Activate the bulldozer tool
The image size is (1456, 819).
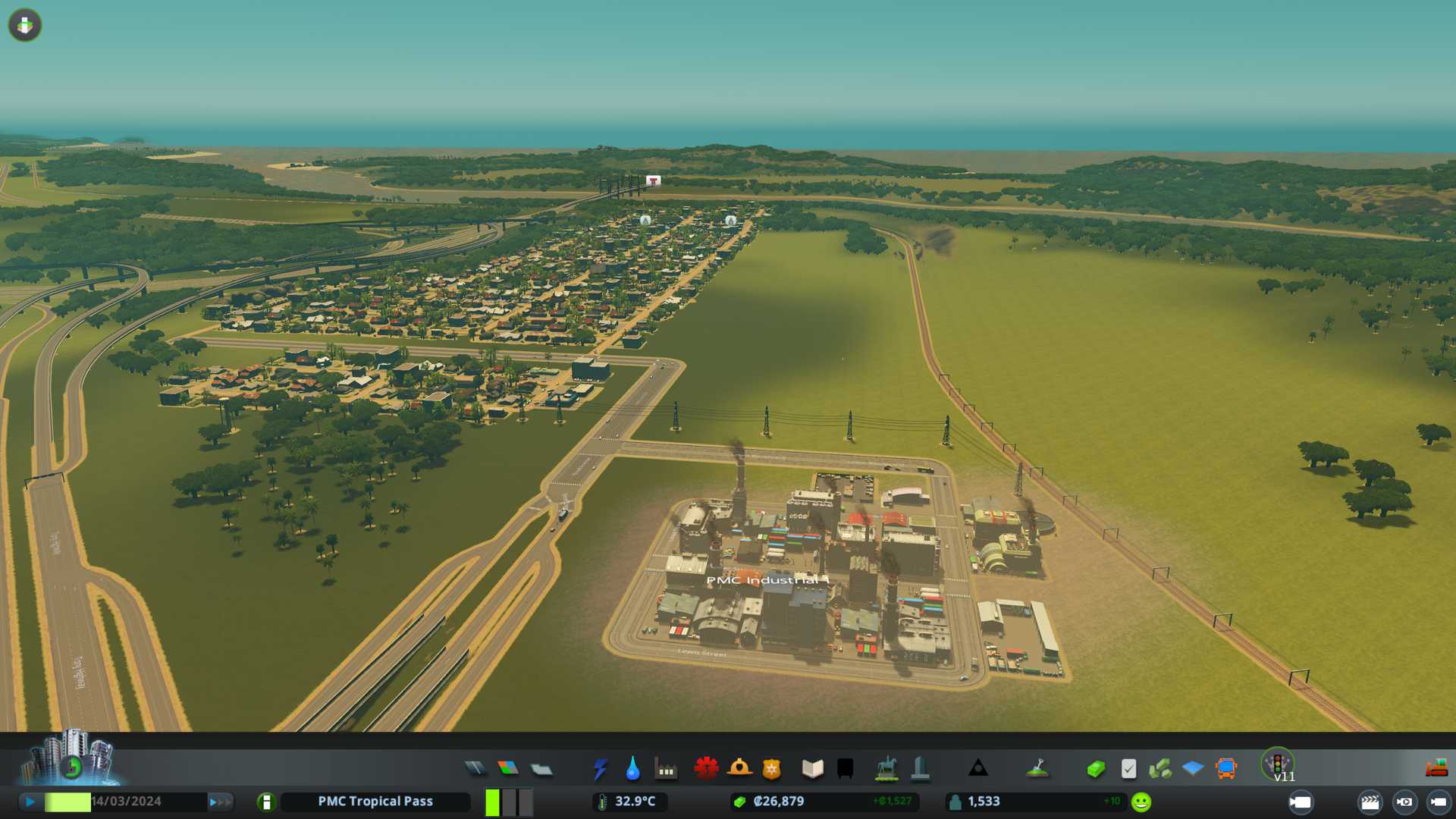click(1436, 769)
